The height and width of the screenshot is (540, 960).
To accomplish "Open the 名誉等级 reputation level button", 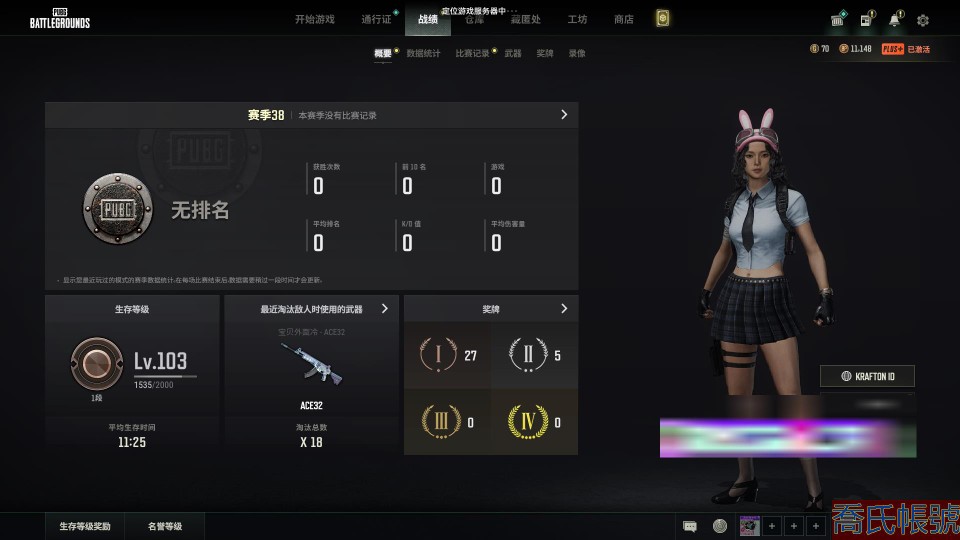I will pyautogui.click(x=165, y=526).
